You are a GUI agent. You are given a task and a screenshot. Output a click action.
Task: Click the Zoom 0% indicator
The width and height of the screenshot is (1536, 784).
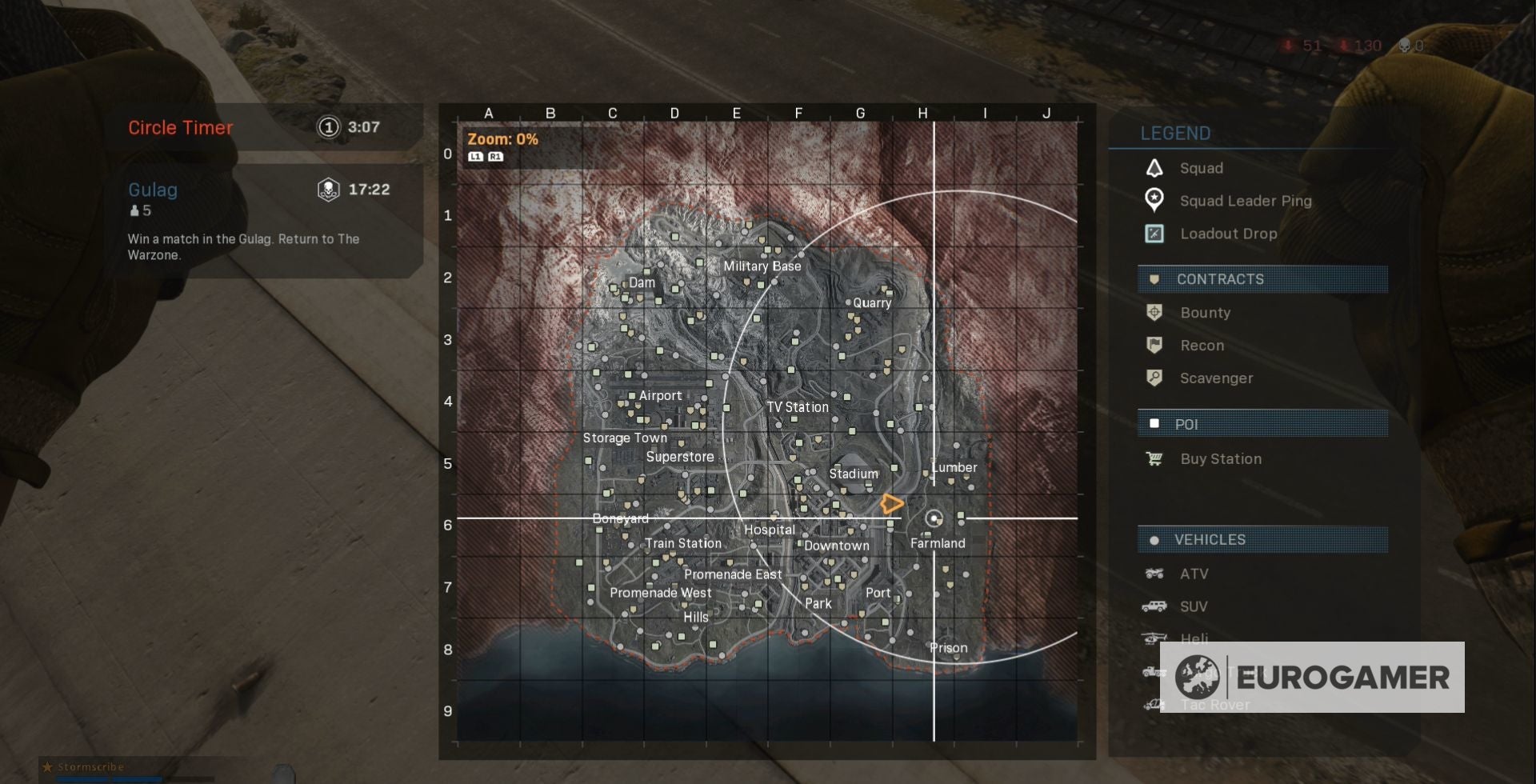click(501, 138)
